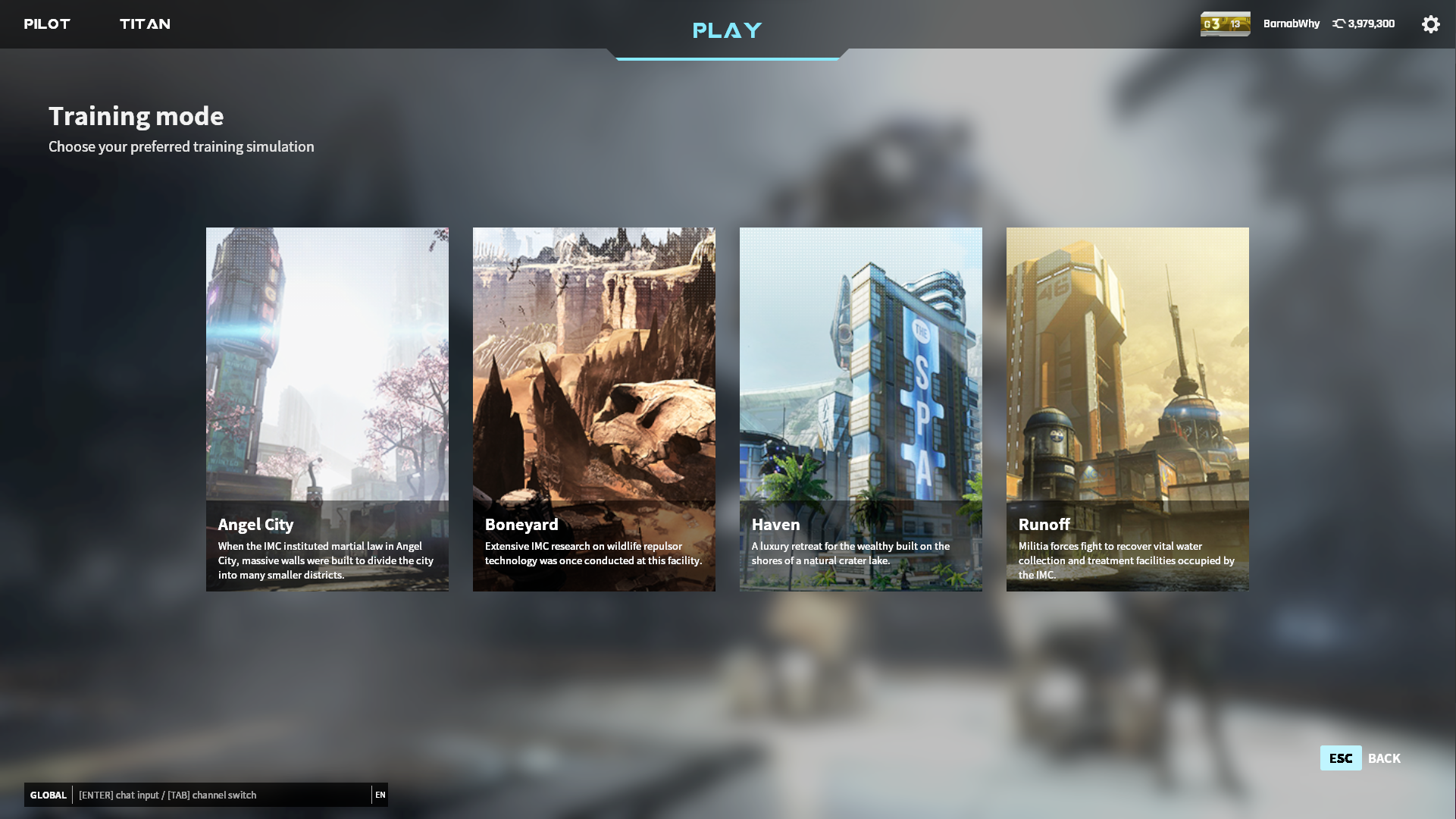
Task: Open the BarnabWhy player profile
Action: 1291,24
